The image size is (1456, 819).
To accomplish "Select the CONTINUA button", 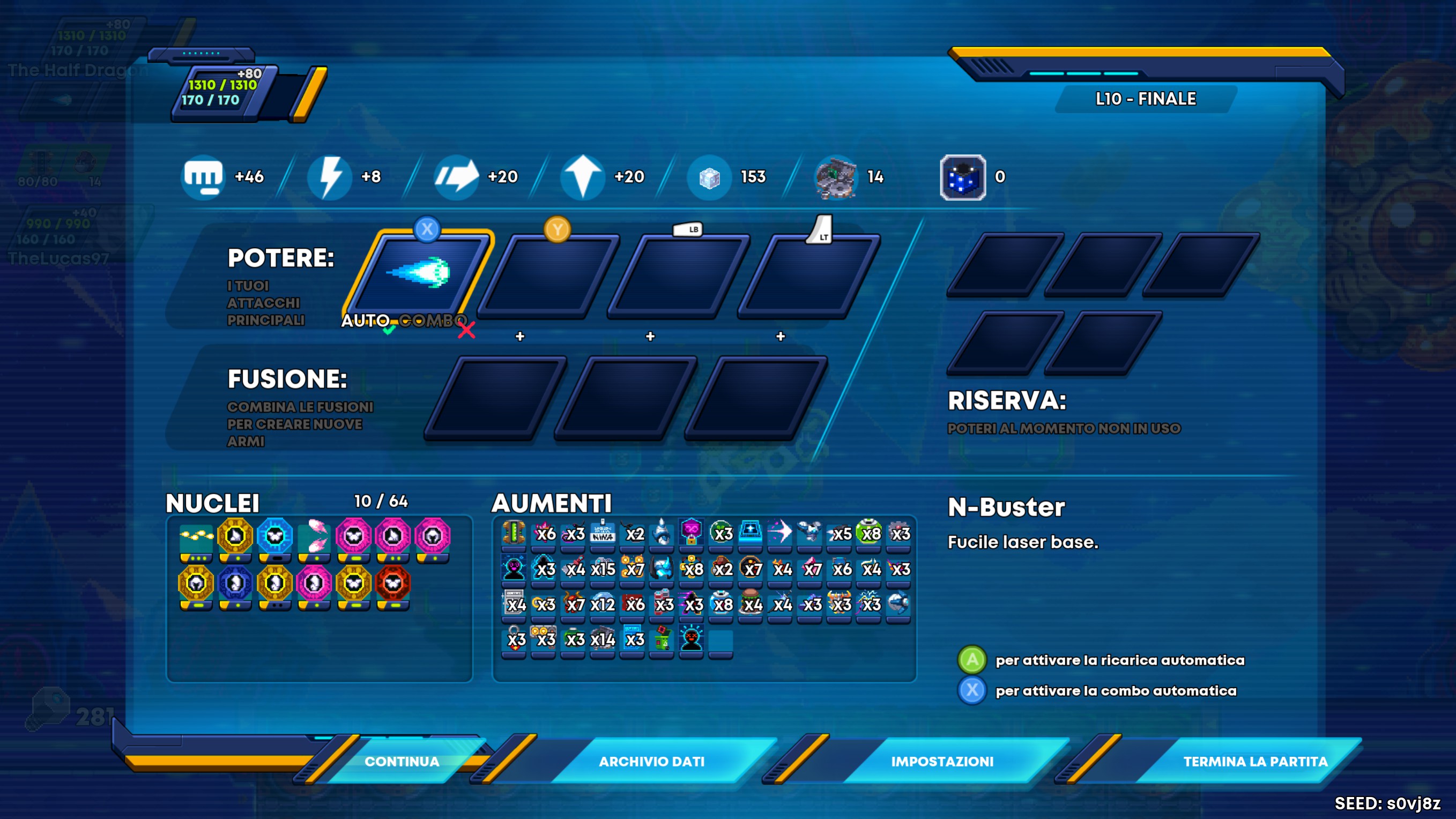I will [402, 761].
